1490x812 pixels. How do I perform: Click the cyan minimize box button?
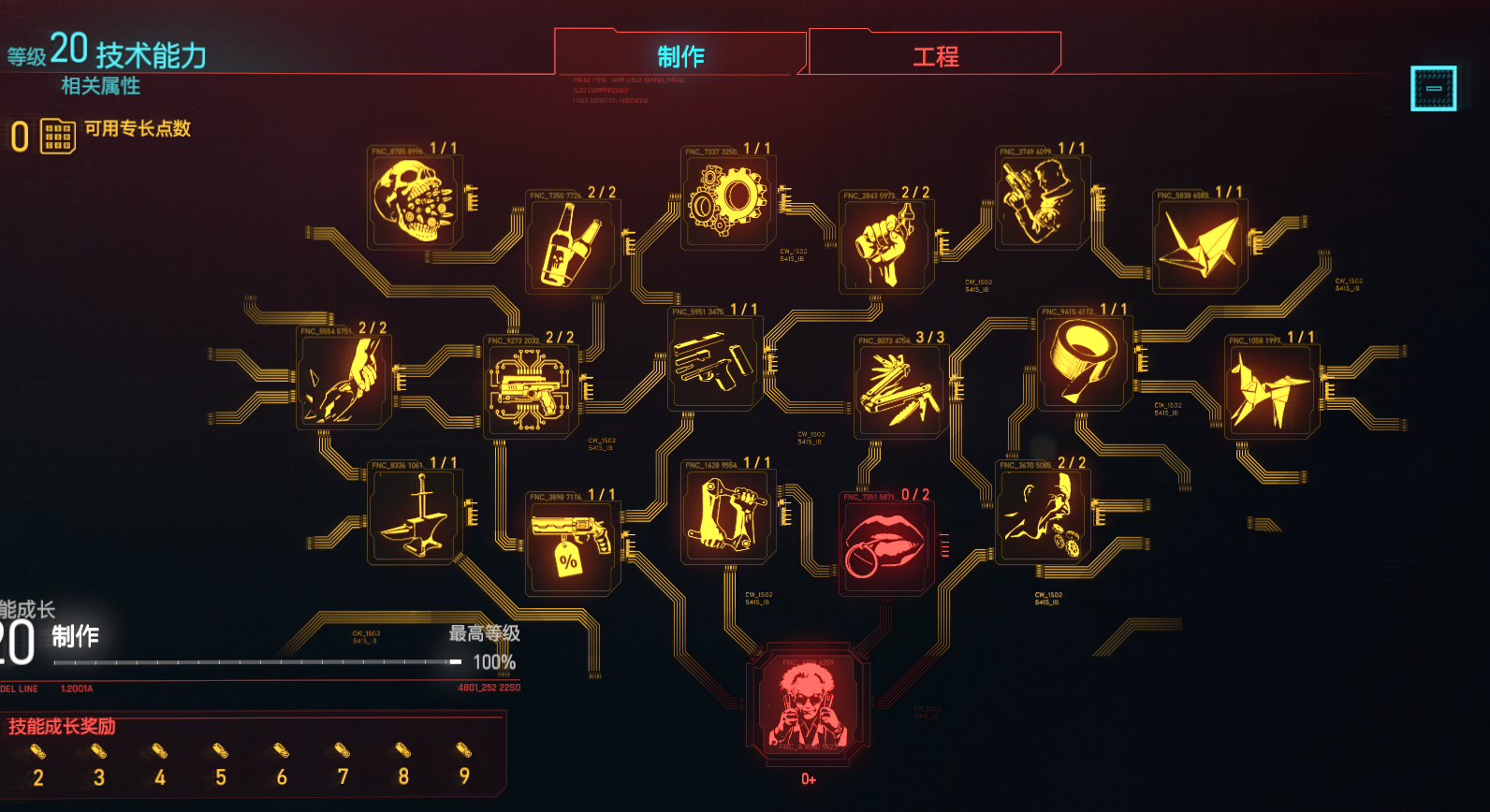1433,88
